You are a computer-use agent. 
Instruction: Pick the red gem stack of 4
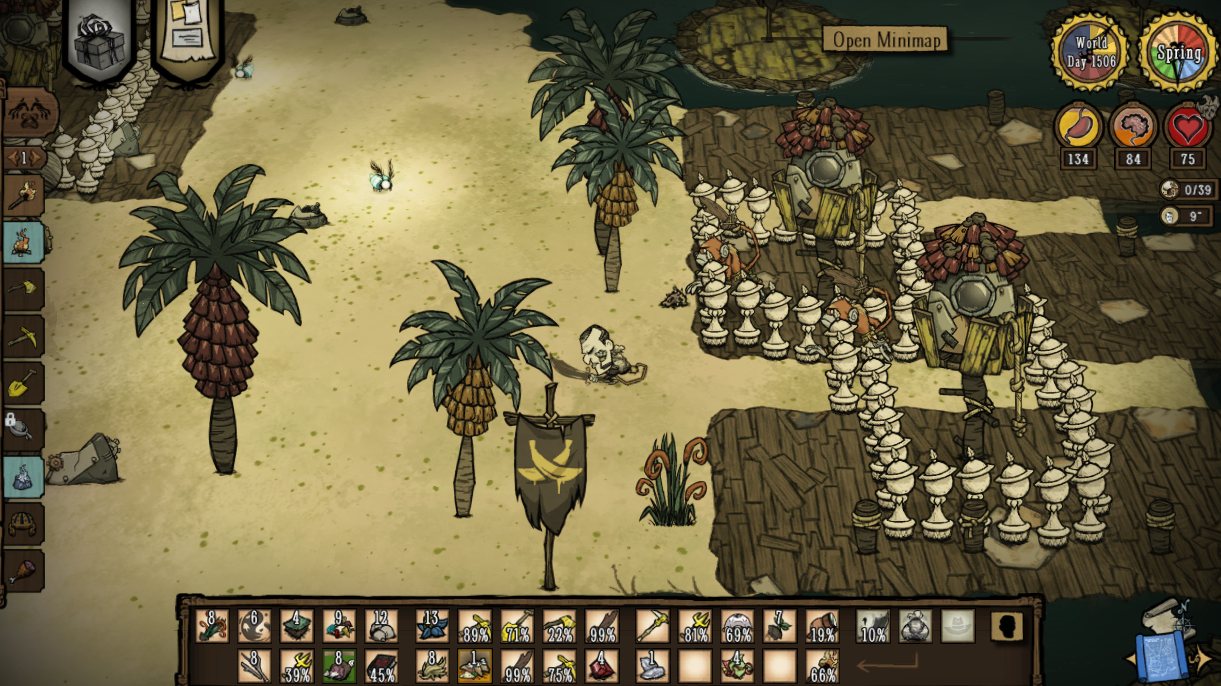click(x=601, y=666)
